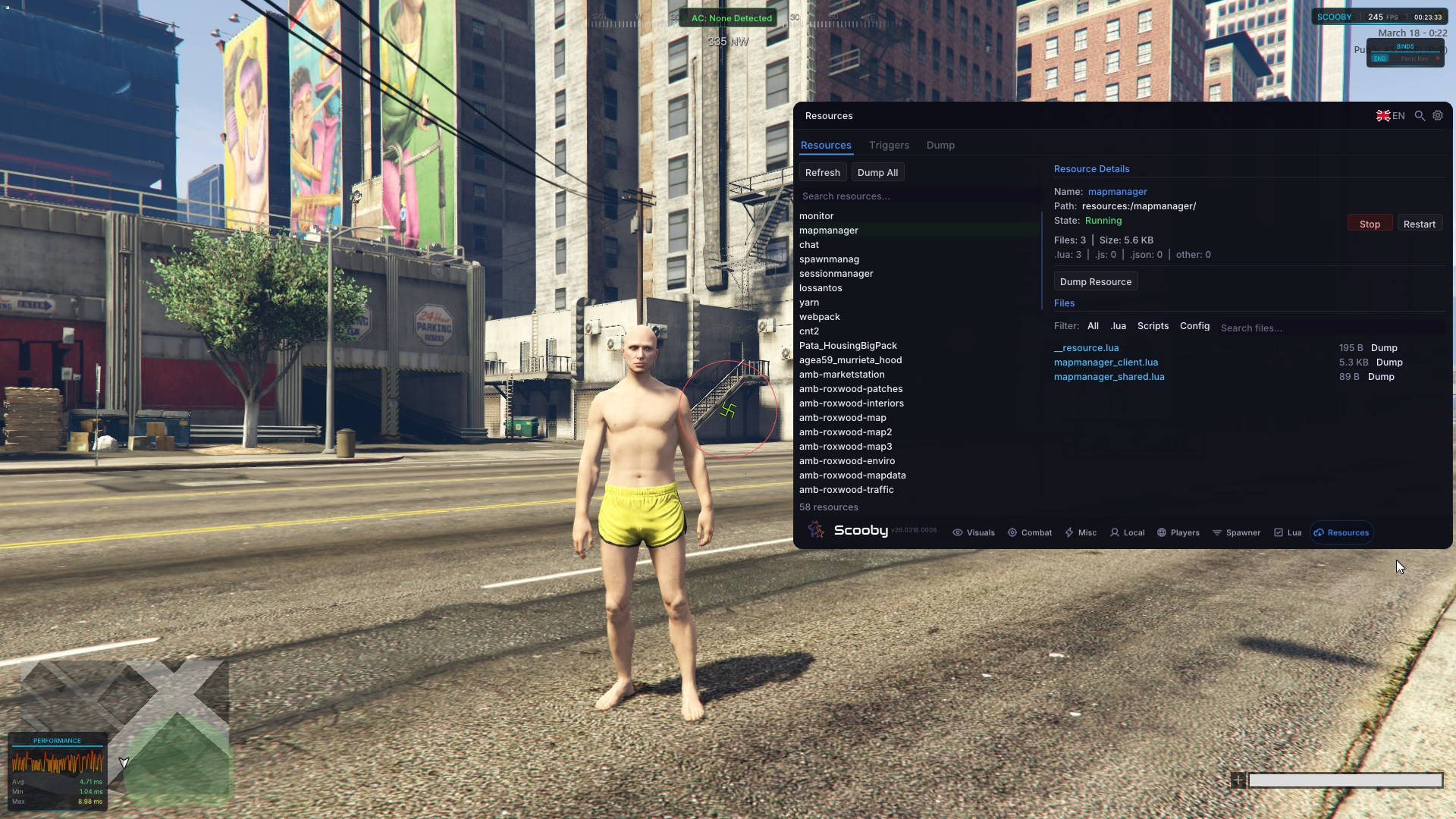Choose sessionmanager in the resources list
Screen dimensions: 1456x819
point(836,273)
